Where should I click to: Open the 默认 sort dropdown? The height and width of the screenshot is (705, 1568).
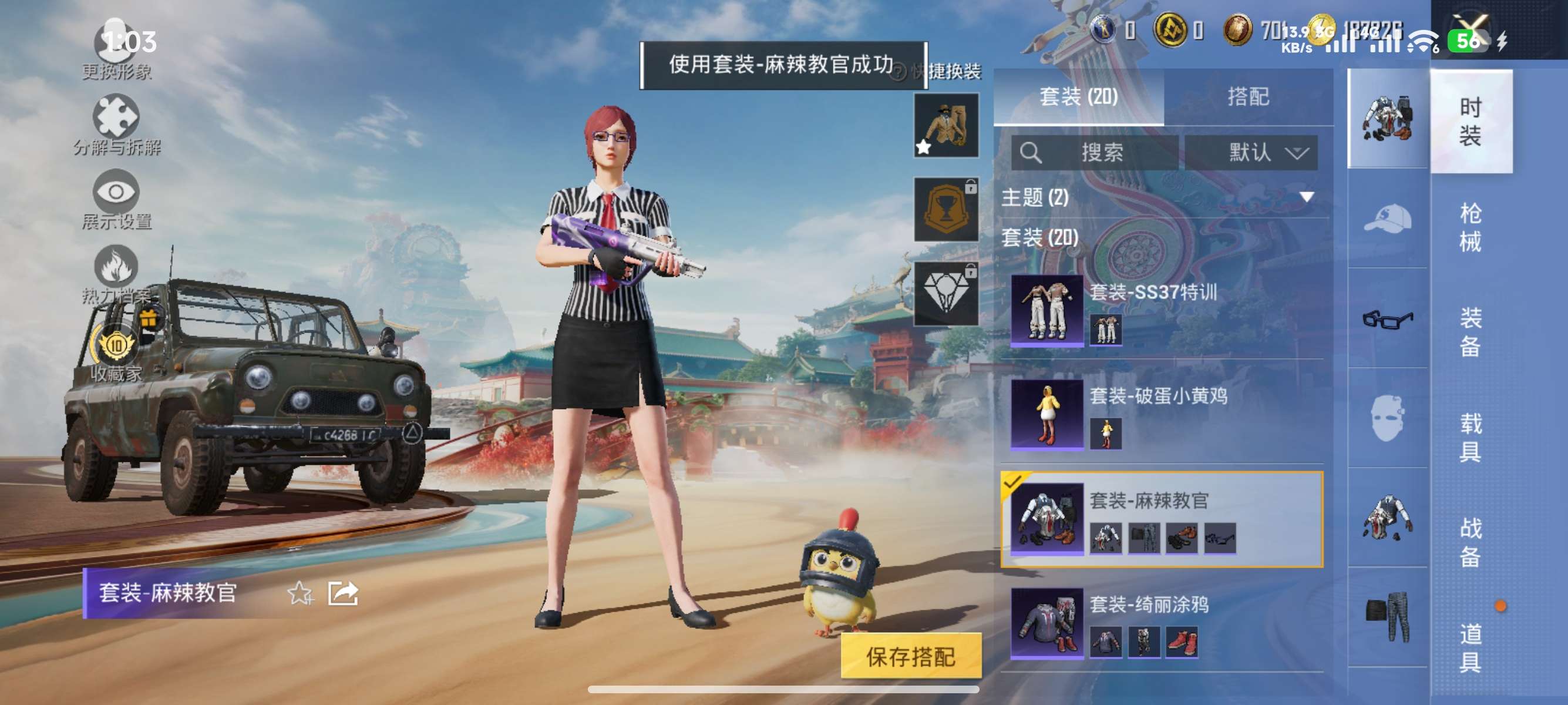1251,153
